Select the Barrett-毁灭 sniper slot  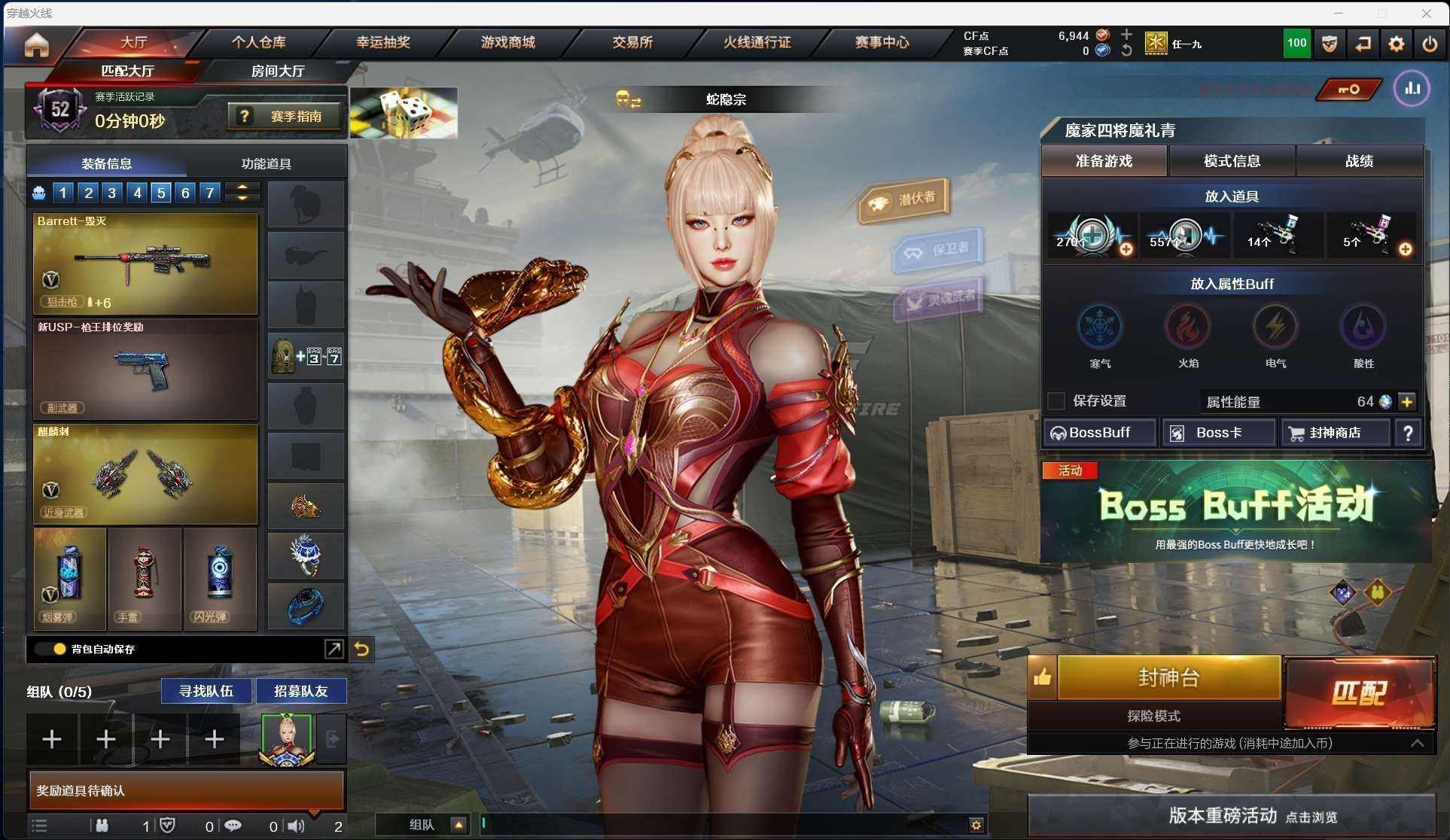click(x=145, y=263)
